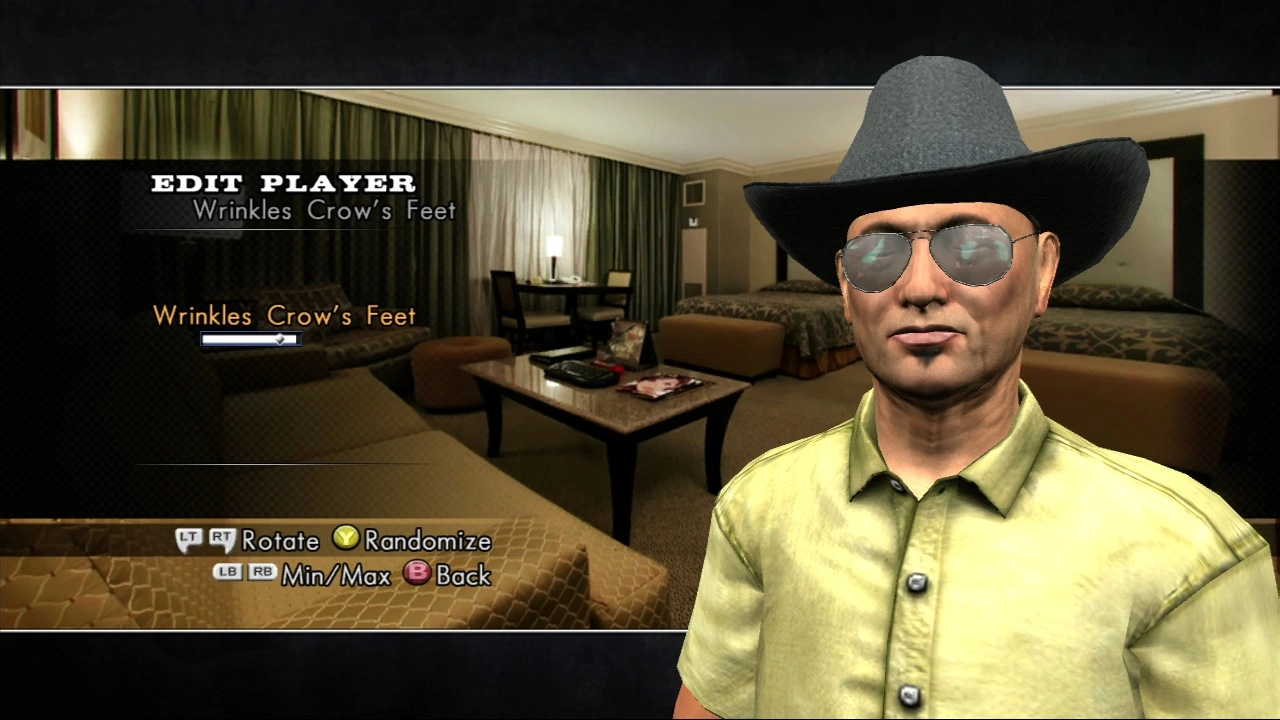Select the Back action label
The height and width of the screenshot is (720, 1280).
(x=463, y=575)
